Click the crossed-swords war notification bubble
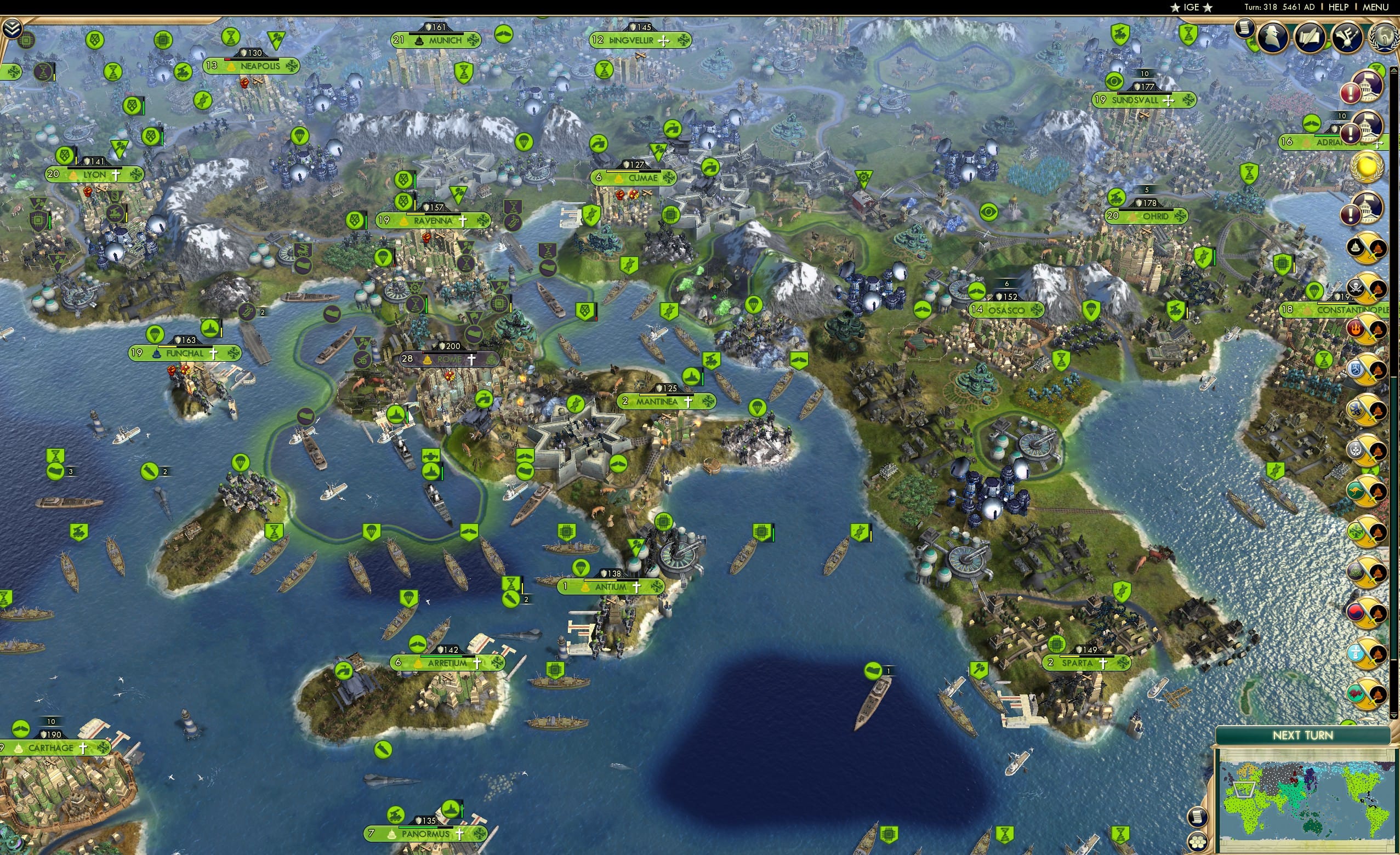This screenshot has width=1400, height=855. coord(1368,247)
